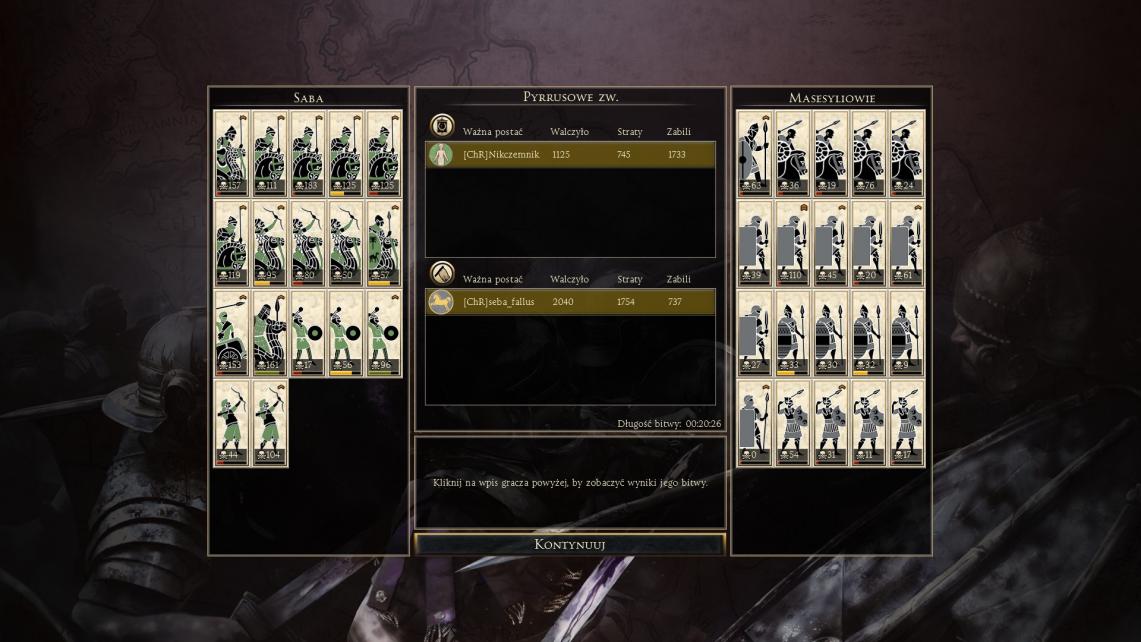Screen dimensions: 1141x642
Task: Select Masesyliowie spearman card with 33 kills
Action: tap(793, 333)
